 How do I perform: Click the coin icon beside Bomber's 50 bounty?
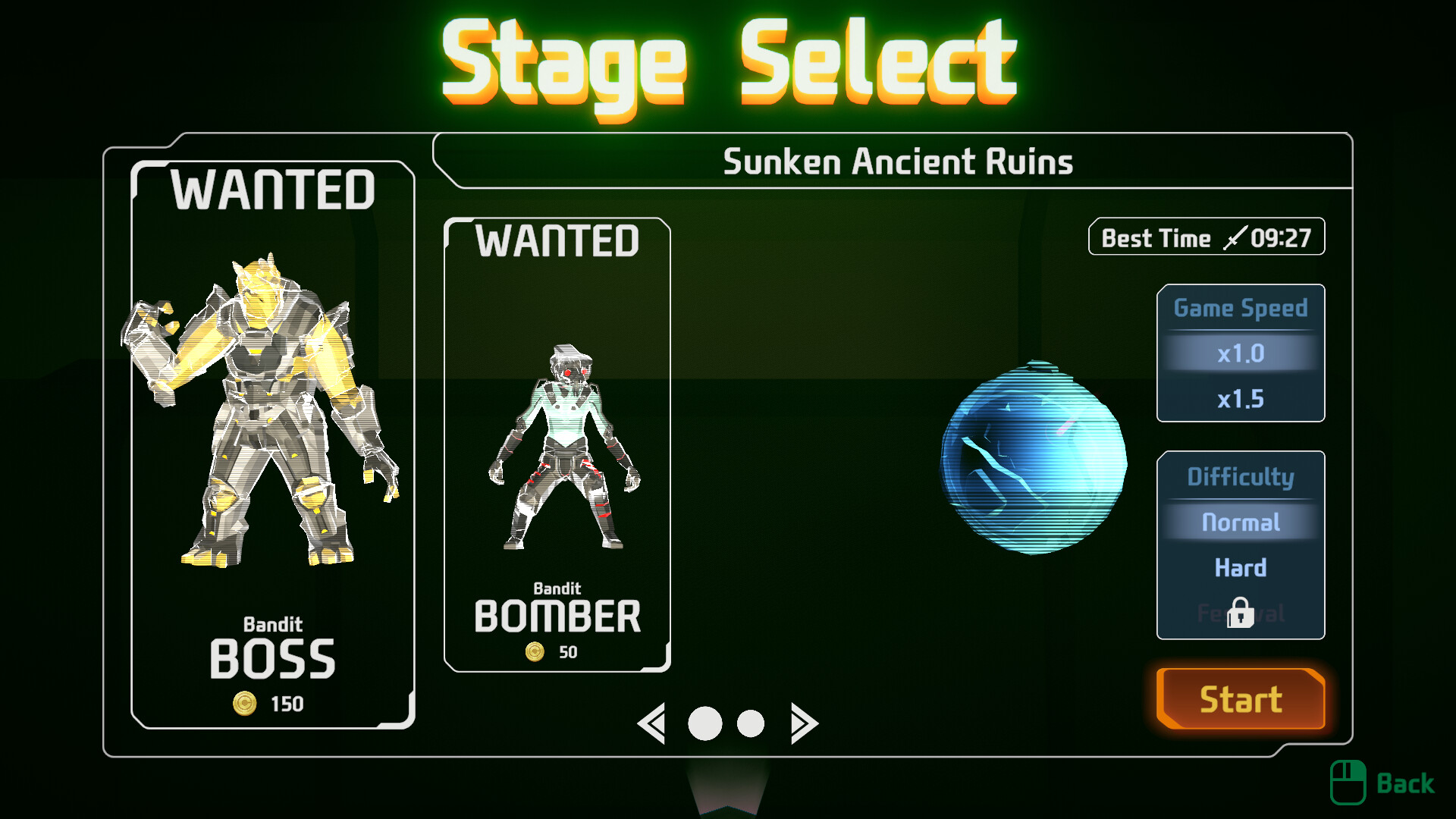coord(535,651)
